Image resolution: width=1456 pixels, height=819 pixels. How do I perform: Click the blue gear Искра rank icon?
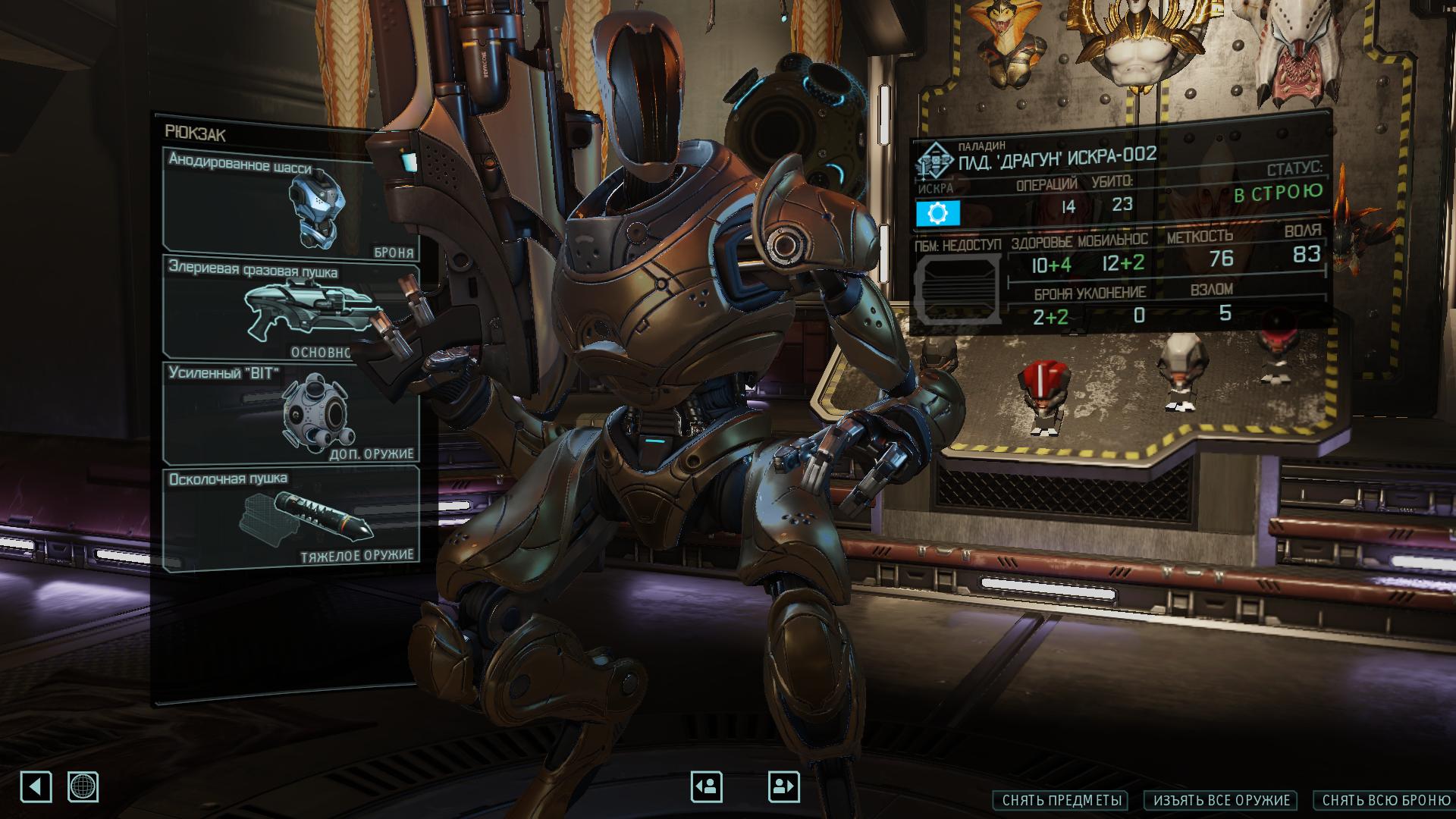[938, 214]
